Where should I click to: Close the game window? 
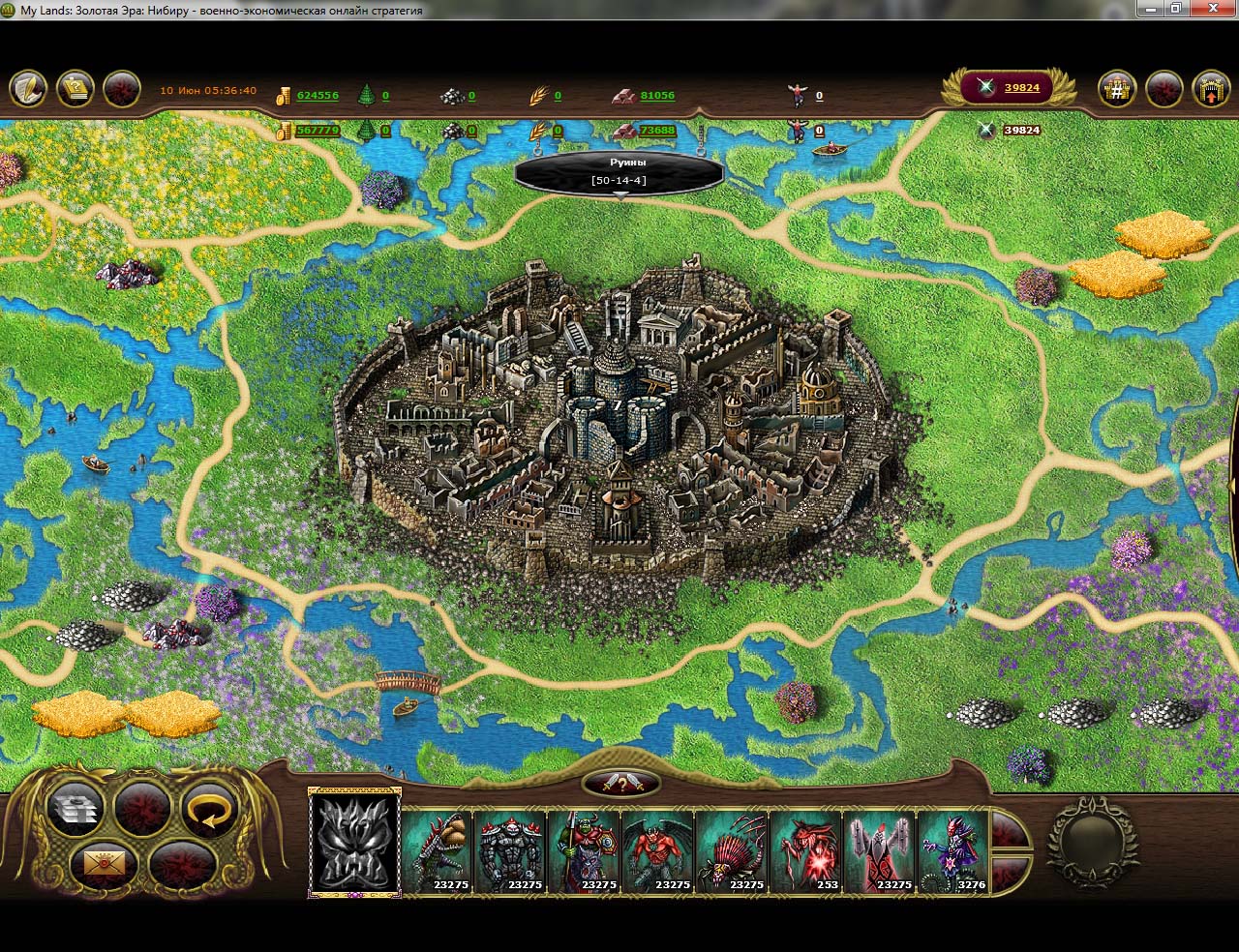1214,9
